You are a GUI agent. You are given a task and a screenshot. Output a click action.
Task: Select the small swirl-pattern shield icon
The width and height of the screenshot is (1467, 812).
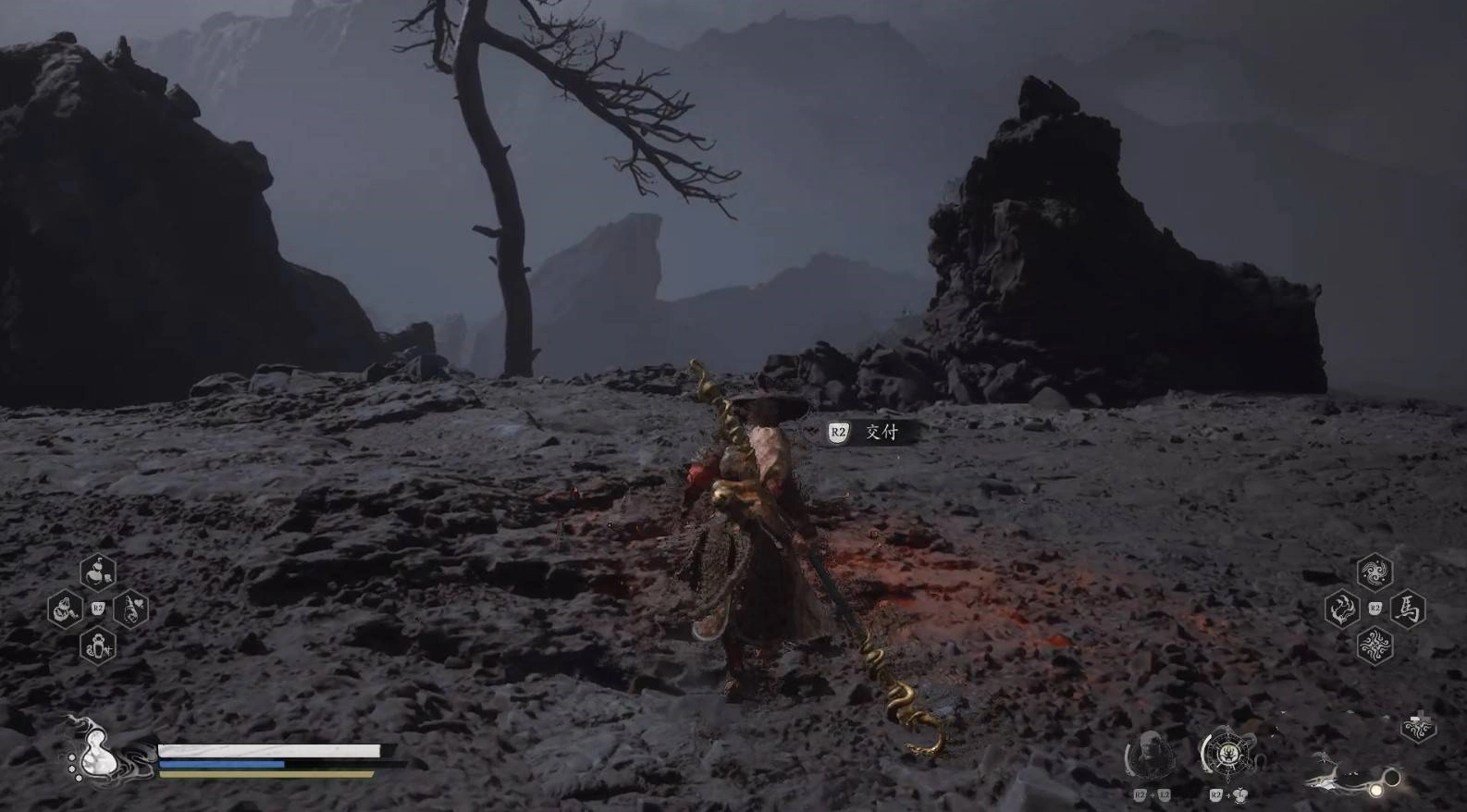pyautogui.click(x=1417, y=729)
